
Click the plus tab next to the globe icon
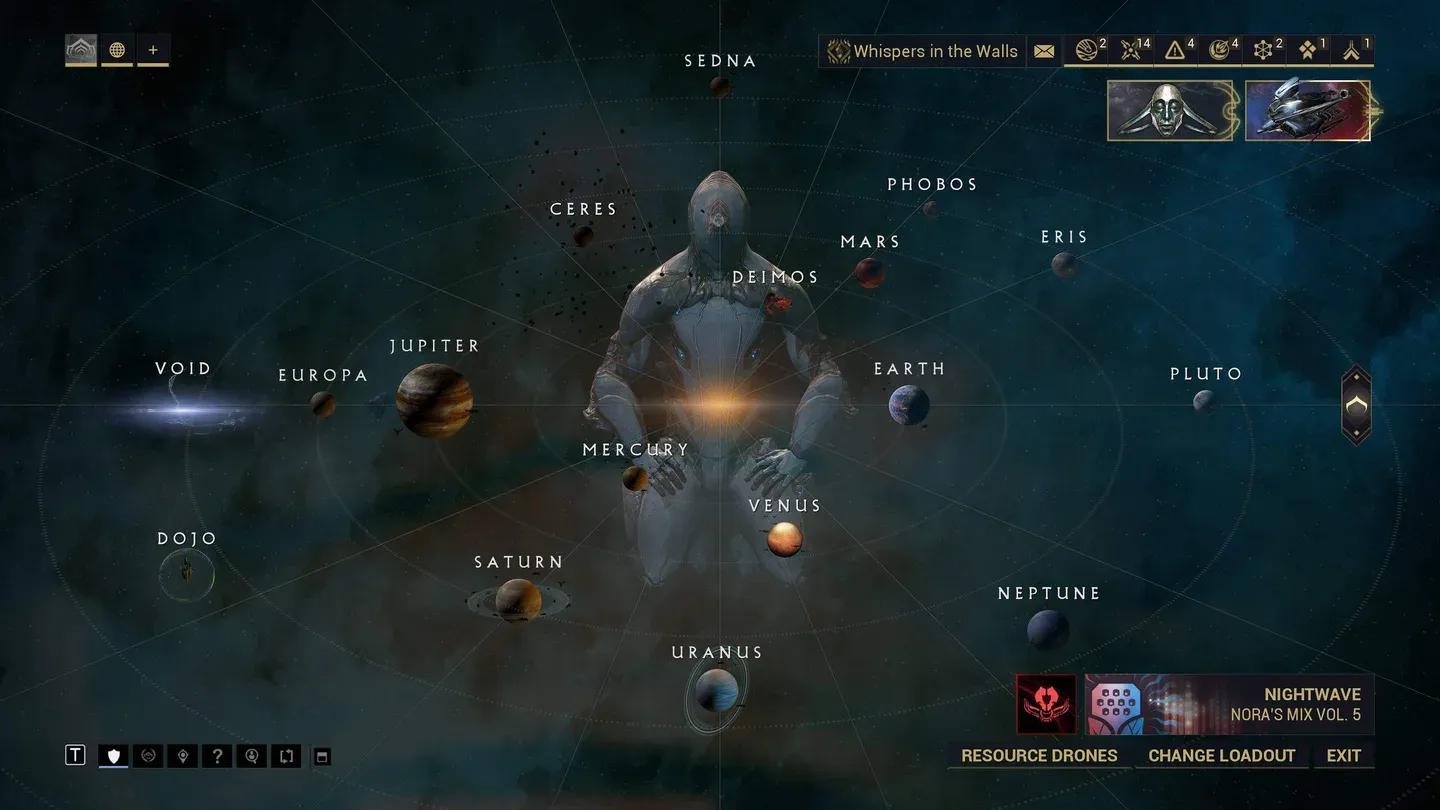(x=153, y=49)
